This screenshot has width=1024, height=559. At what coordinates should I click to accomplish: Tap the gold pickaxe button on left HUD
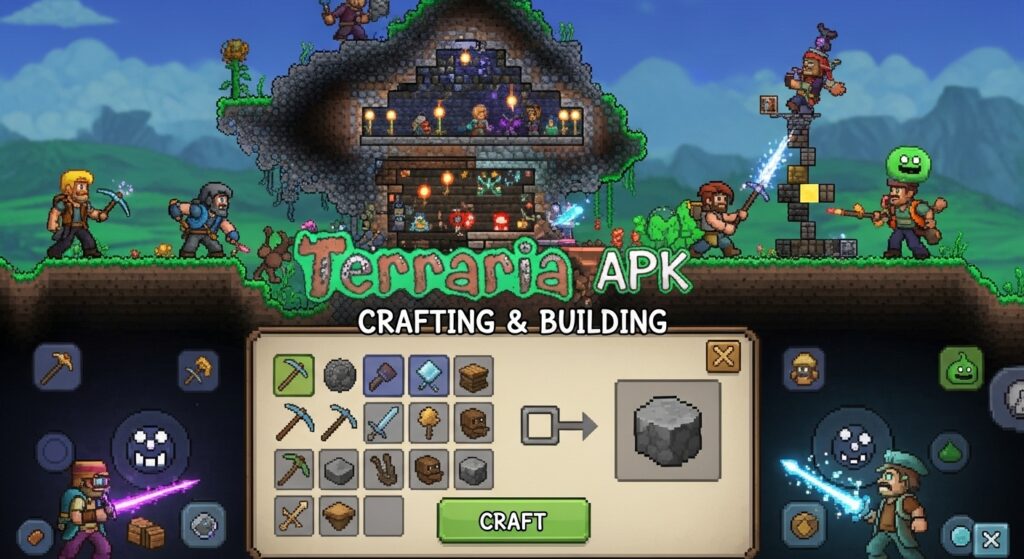(57, 367)
